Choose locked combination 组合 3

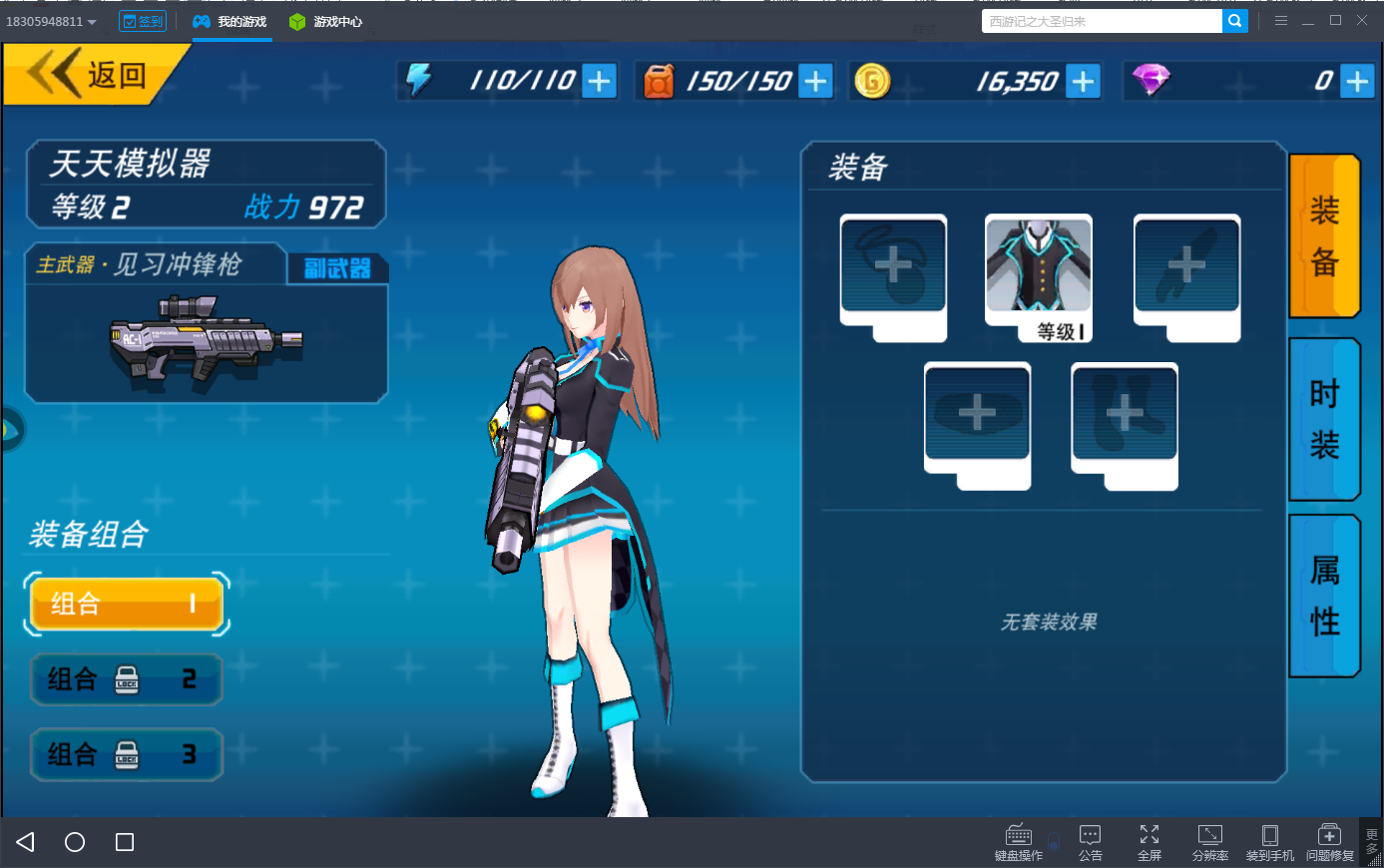pyautogui.click(x=126, y=754)
